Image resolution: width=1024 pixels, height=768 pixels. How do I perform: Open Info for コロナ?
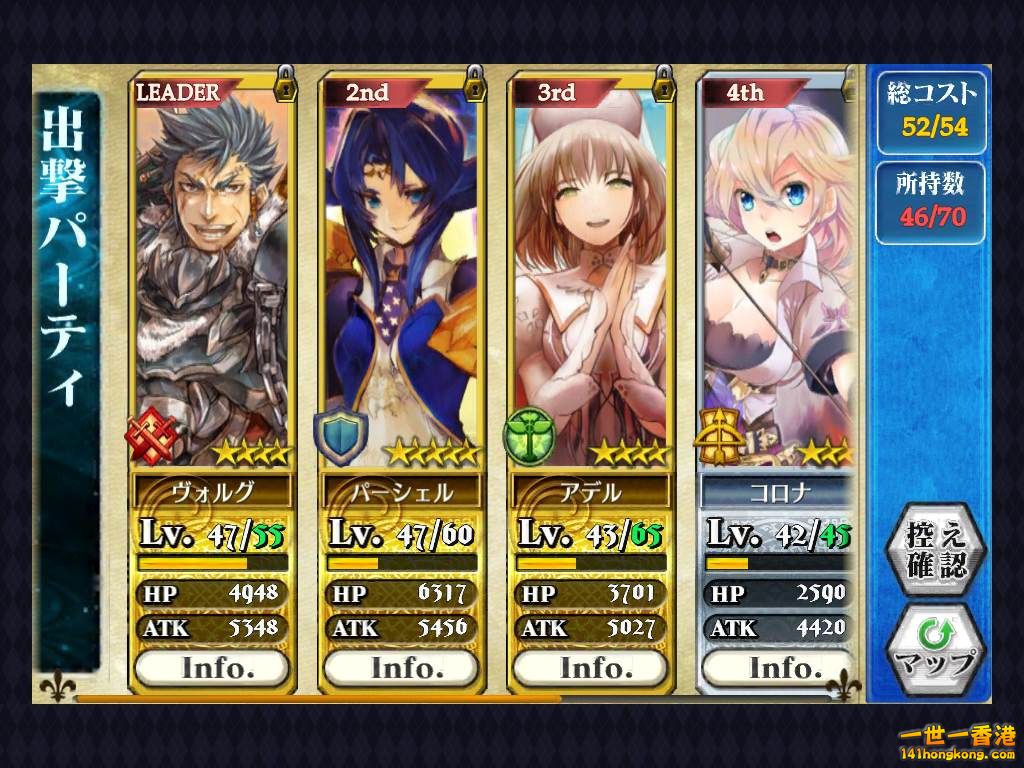pos(778,667)
